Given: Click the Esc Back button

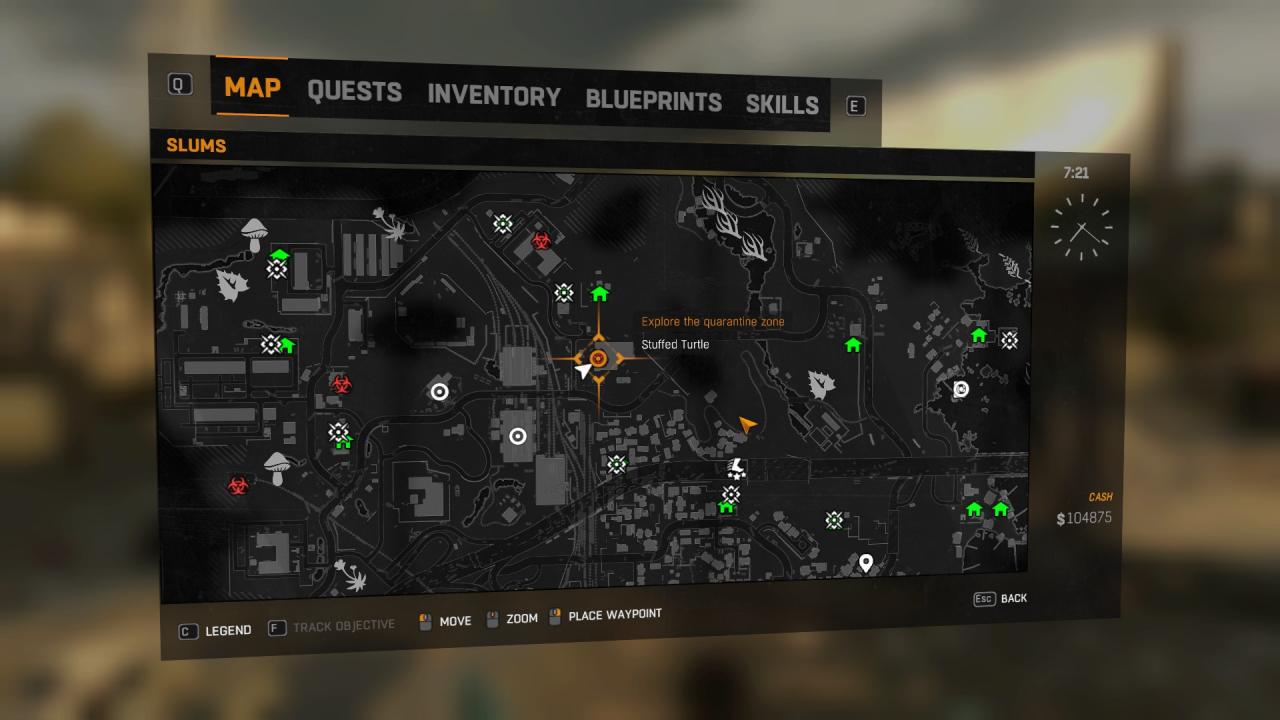Looking at the screenshot, I should pos(999,598).
